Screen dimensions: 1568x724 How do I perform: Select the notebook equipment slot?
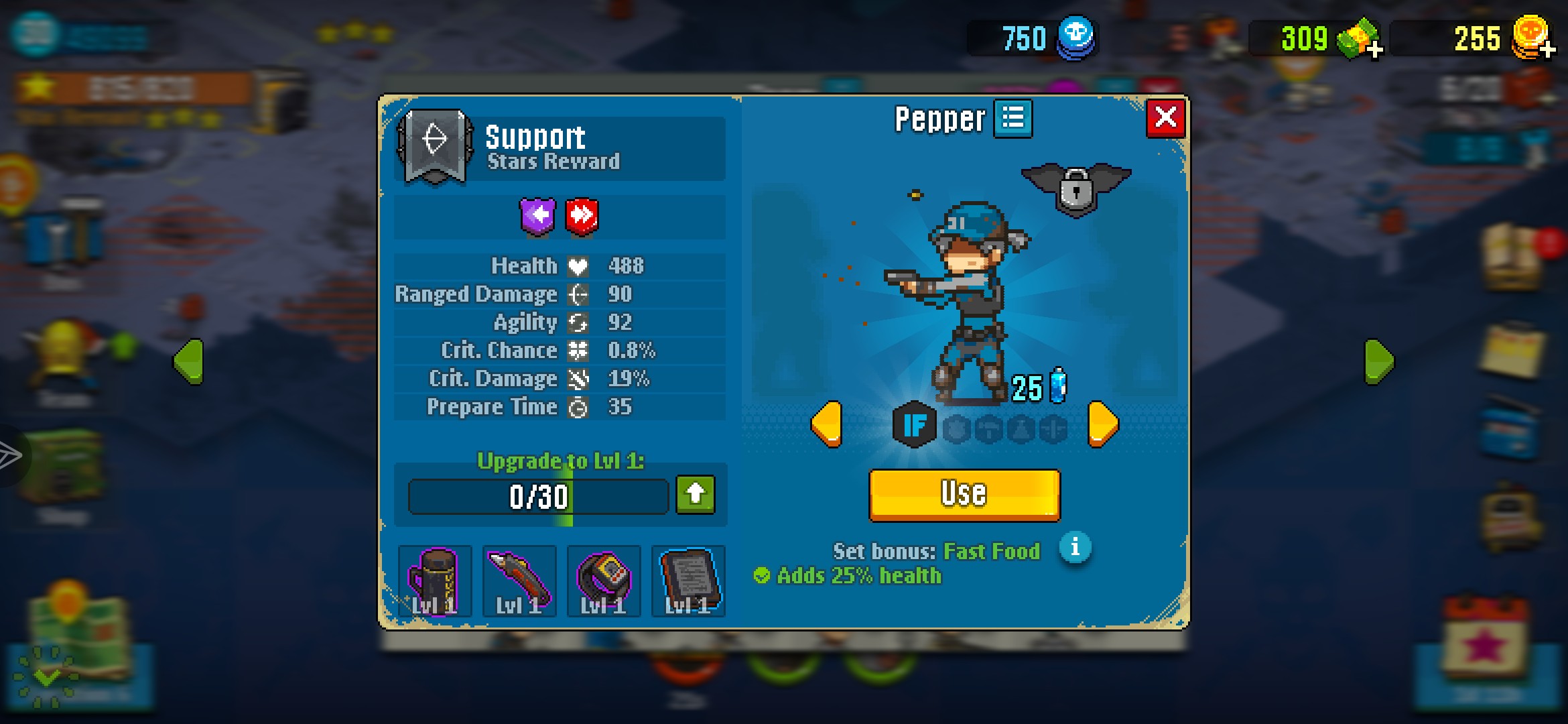click(x=688, y=581)
